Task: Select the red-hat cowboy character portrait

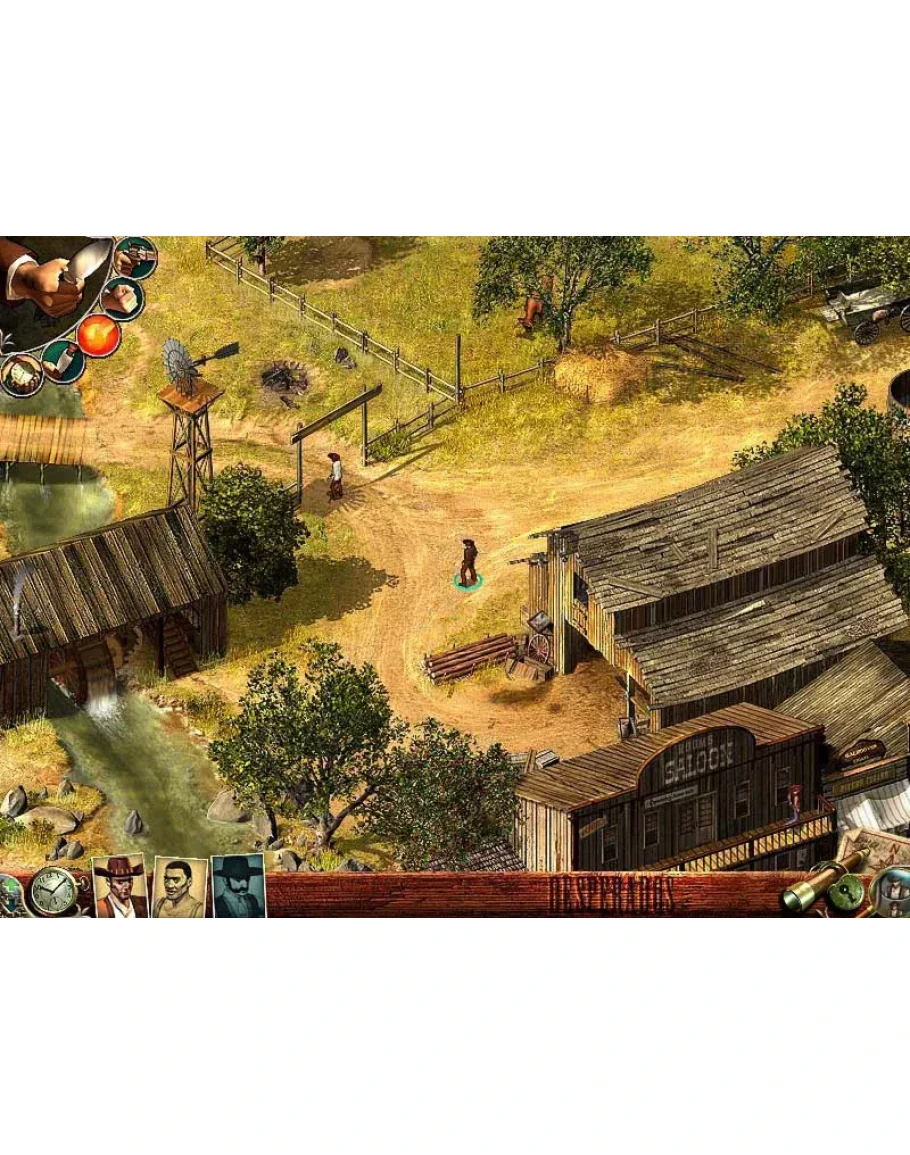Action: tap(120, 886)
